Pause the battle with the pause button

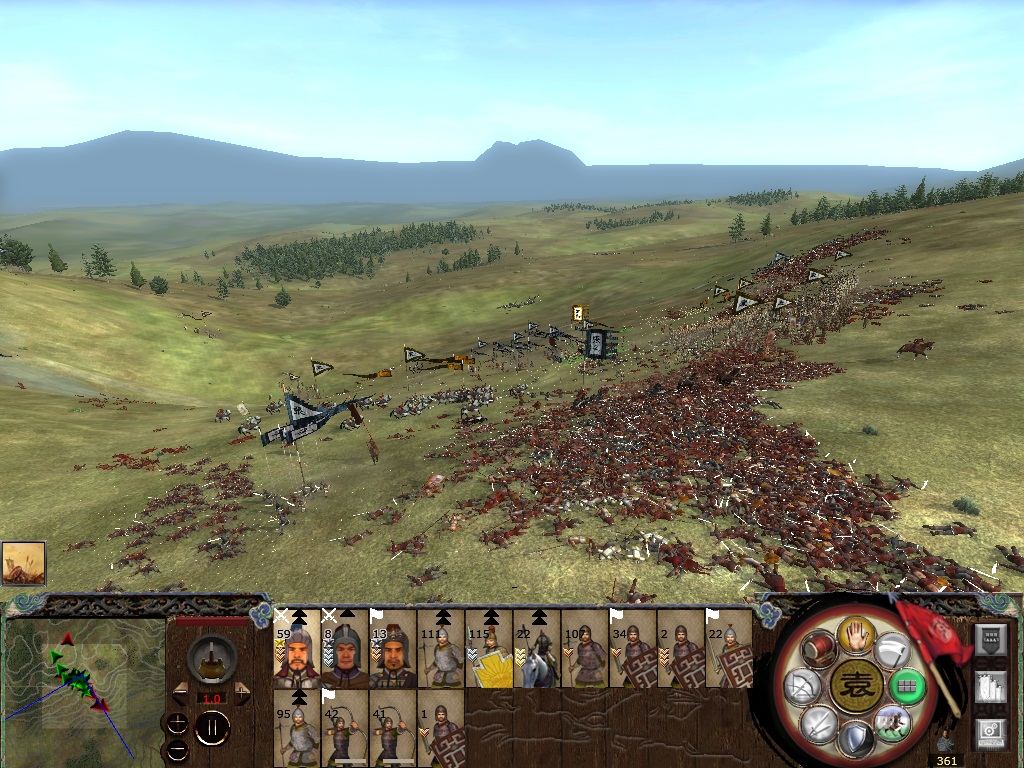pyautogui.click(x=212, y=728)
